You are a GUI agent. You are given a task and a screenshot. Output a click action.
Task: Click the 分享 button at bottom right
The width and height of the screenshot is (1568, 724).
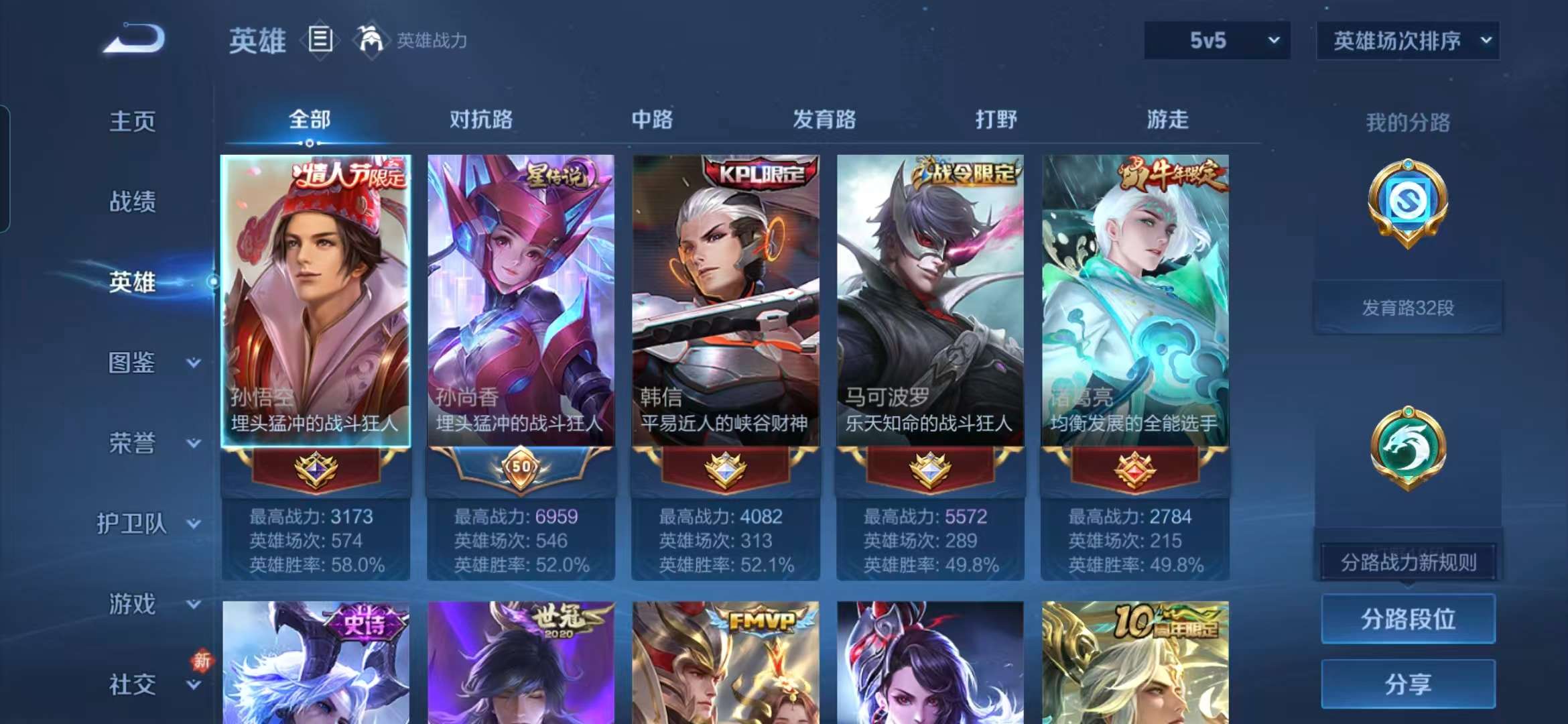[1408, 685]
